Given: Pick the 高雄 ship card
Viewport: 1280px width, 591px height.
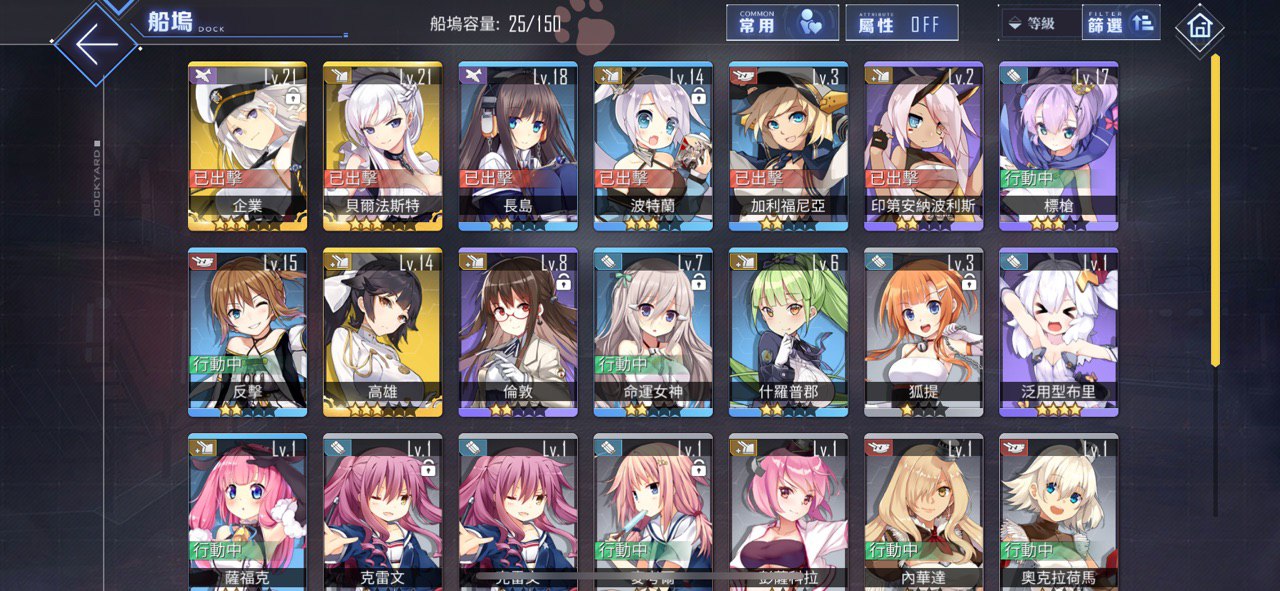Looking at the screenshot, I should (382, 331).
